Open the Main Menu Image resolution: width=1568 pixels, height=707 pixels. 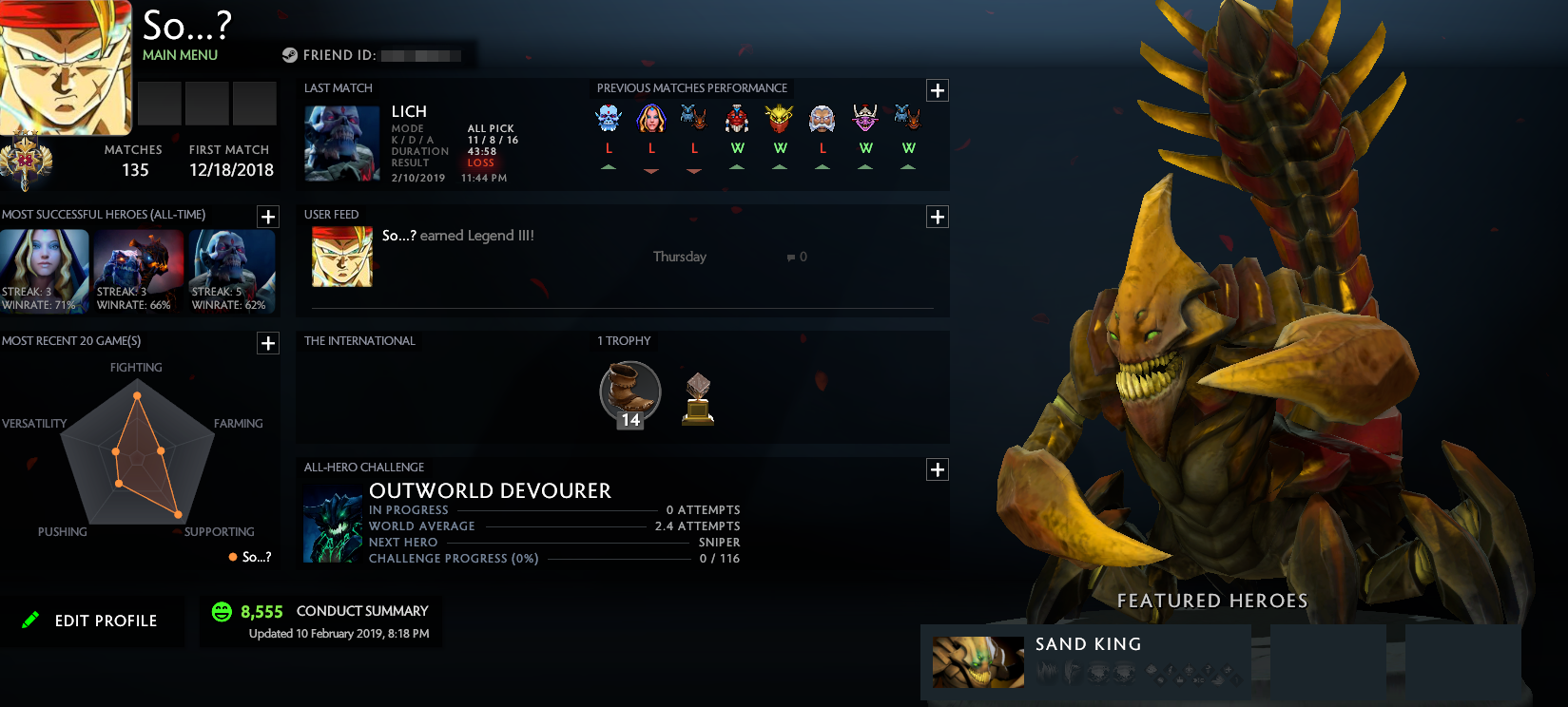pos(180,55)
